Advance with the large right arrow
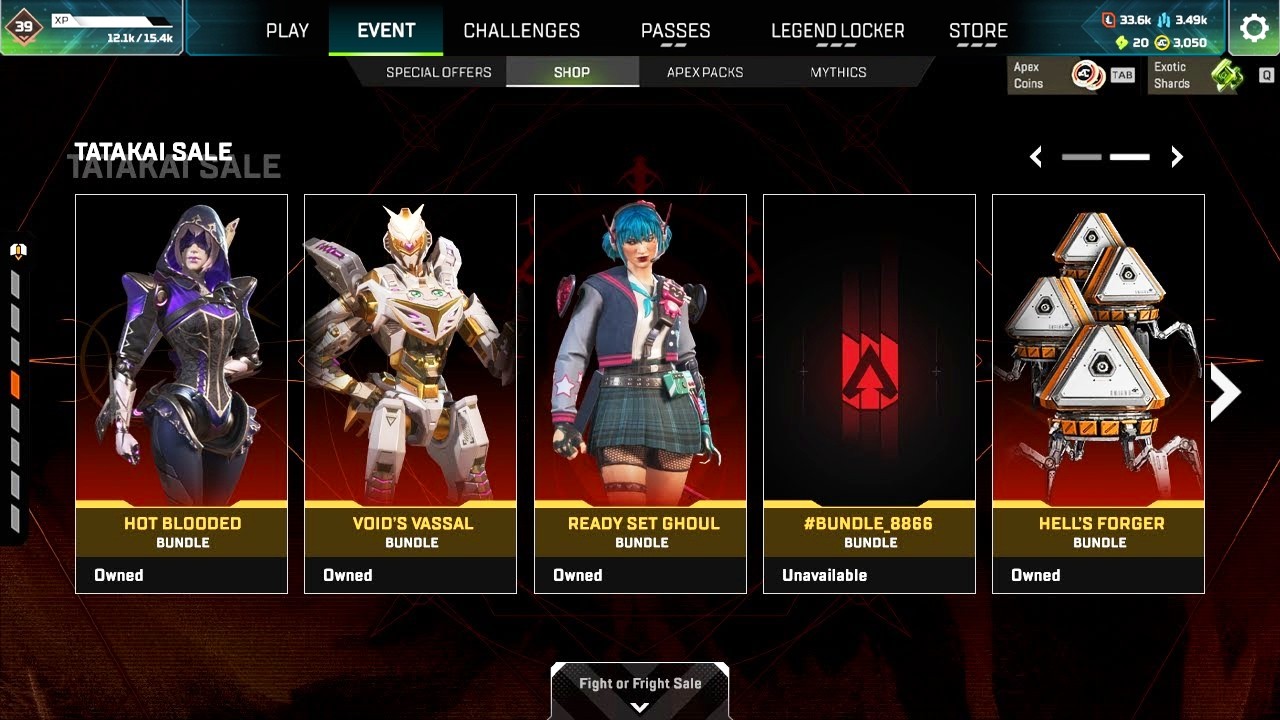This screenshot has width=1280, height=720. 1225,393
